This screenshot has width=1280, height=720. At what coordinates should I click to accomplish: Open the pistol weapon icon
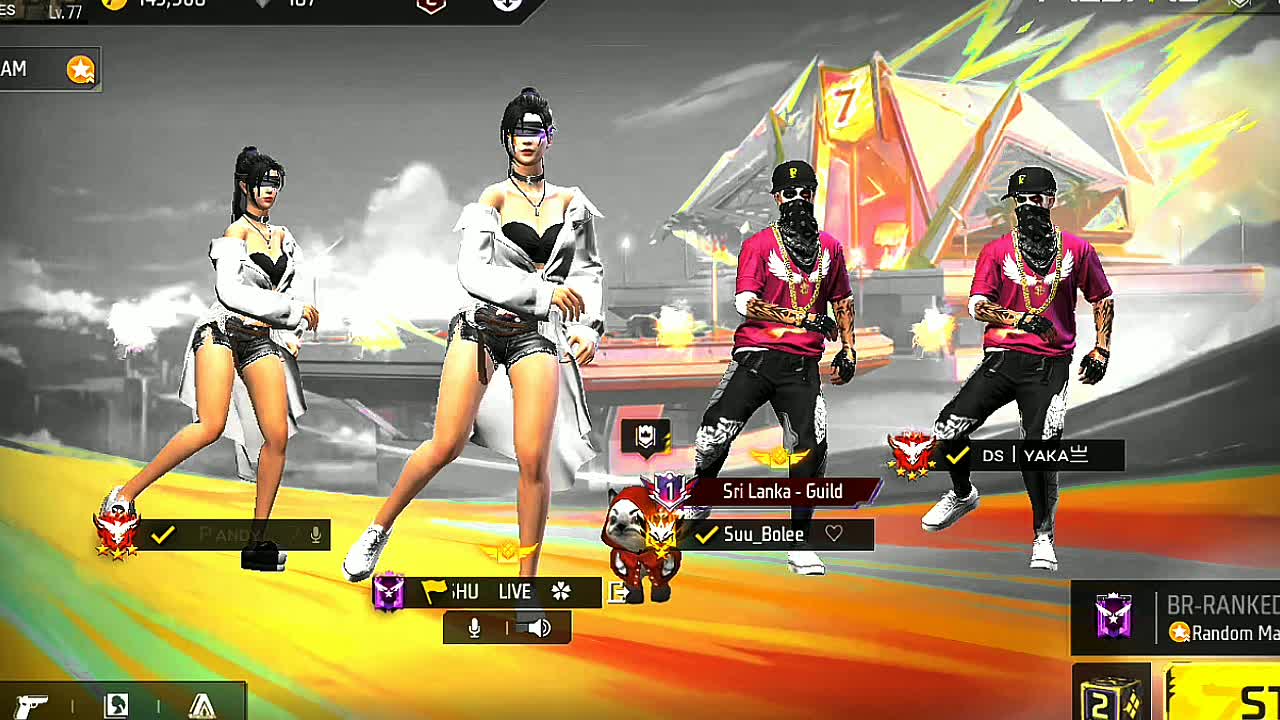pyautogui.click(x=32, y=705)
